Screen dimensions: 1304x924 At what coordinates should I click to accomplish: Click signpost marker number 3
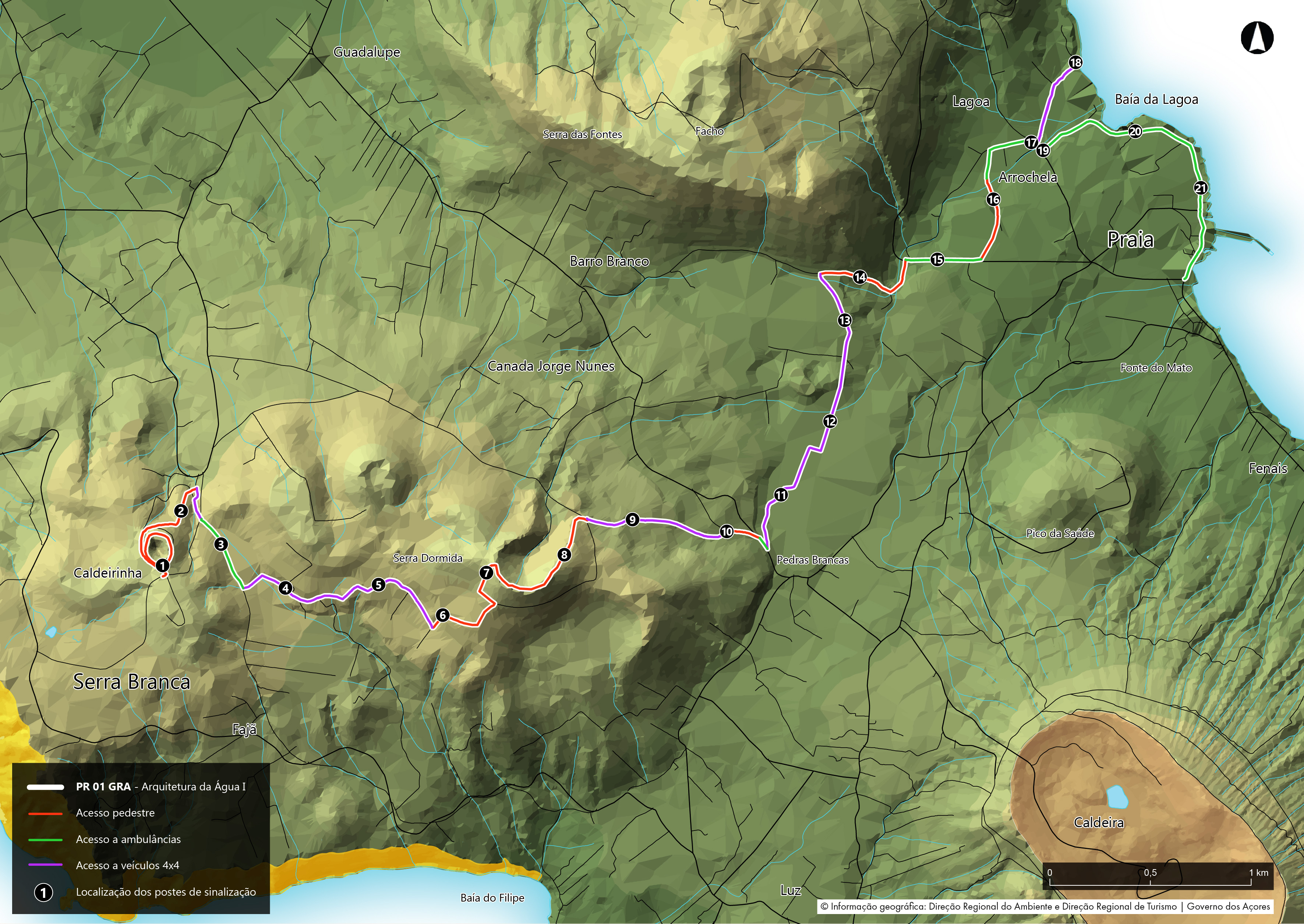click(x=221, y=544)
